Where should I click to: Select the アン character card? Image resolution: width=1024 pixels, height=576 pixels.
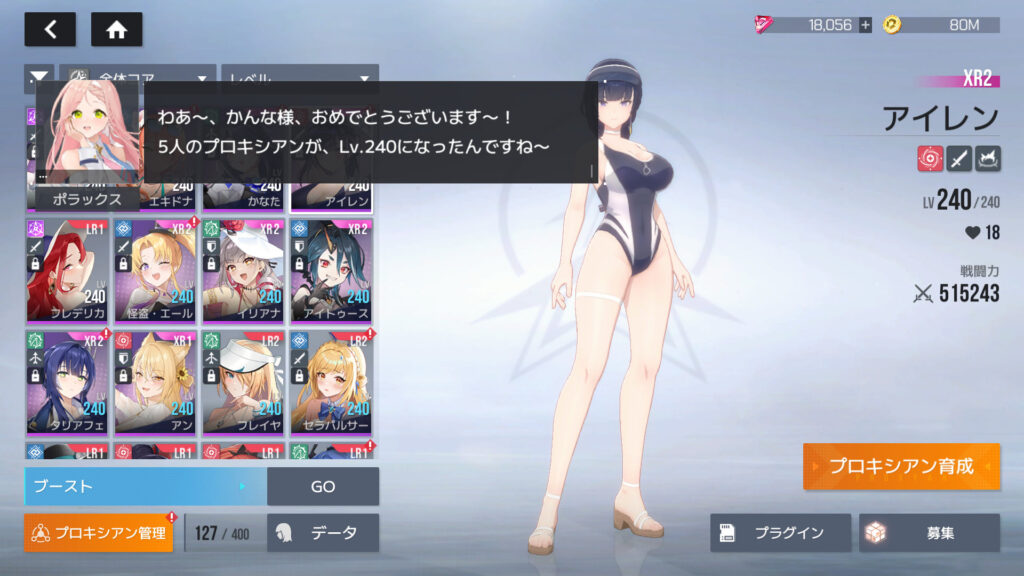pos(155,381)
